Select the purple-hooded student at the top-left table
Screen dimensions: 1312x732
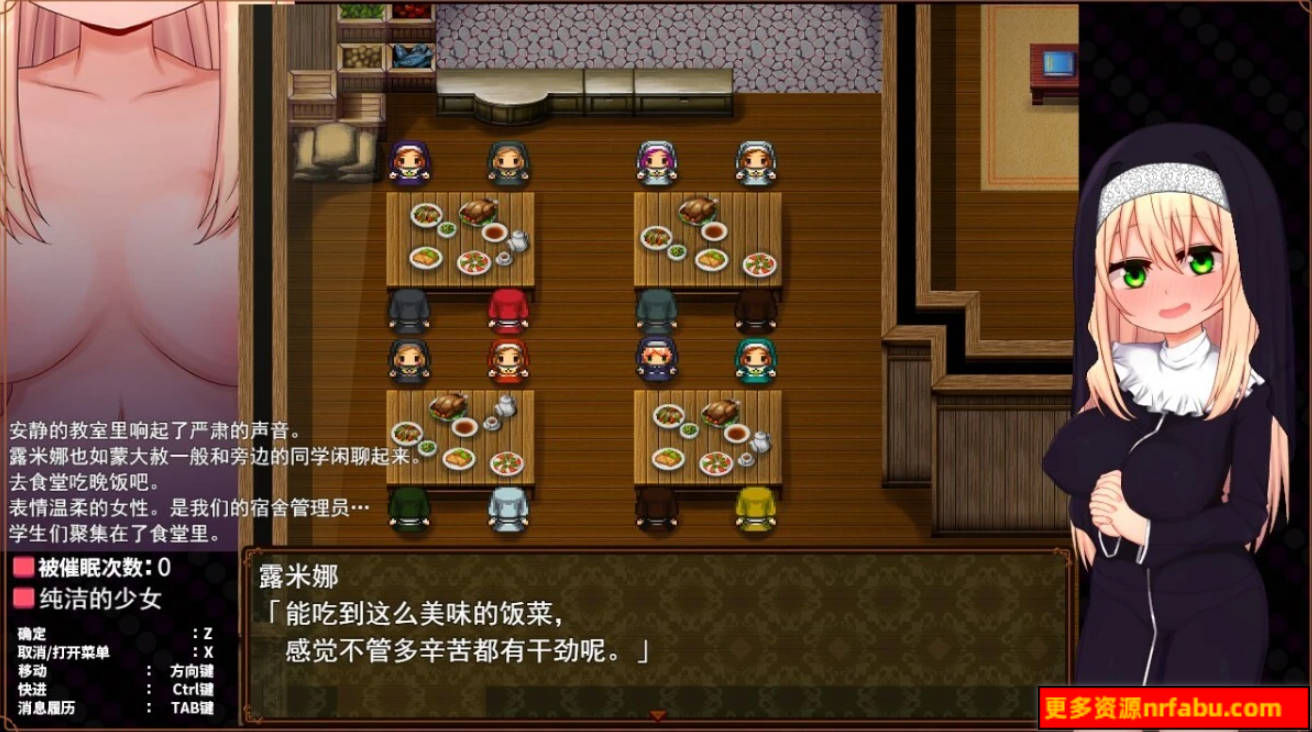coord(408,160)
